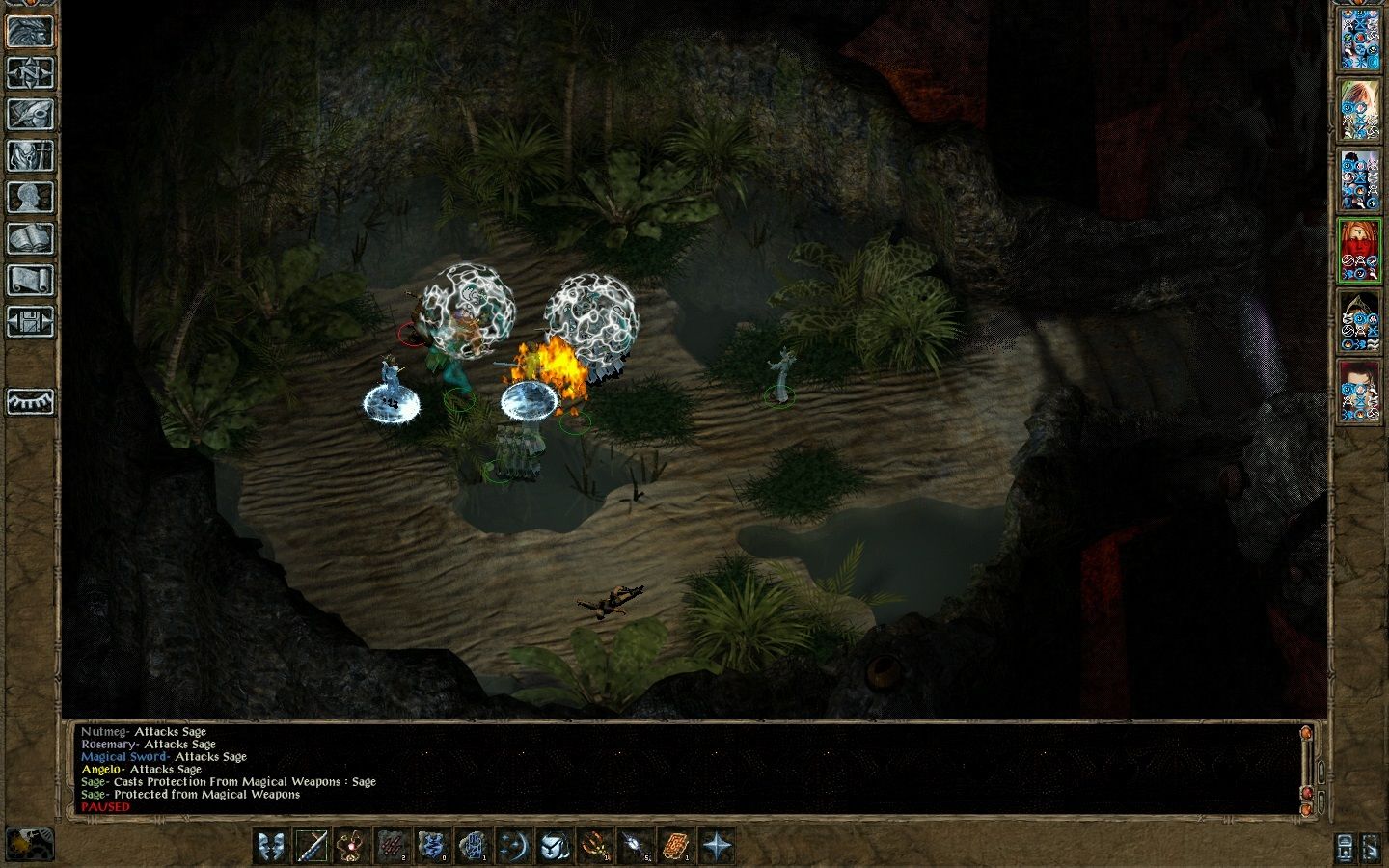Open the mage spellbook button
Screen dimensions: 1389x868
(x=30, y=238)
